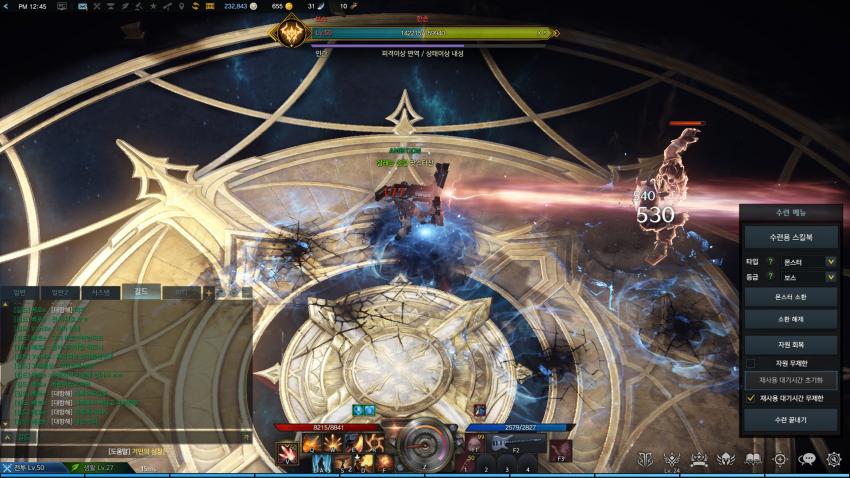850x478 pixels.
Task: Click 재사용 대기시간 초기화 reset button
Action: pos(790,380)
